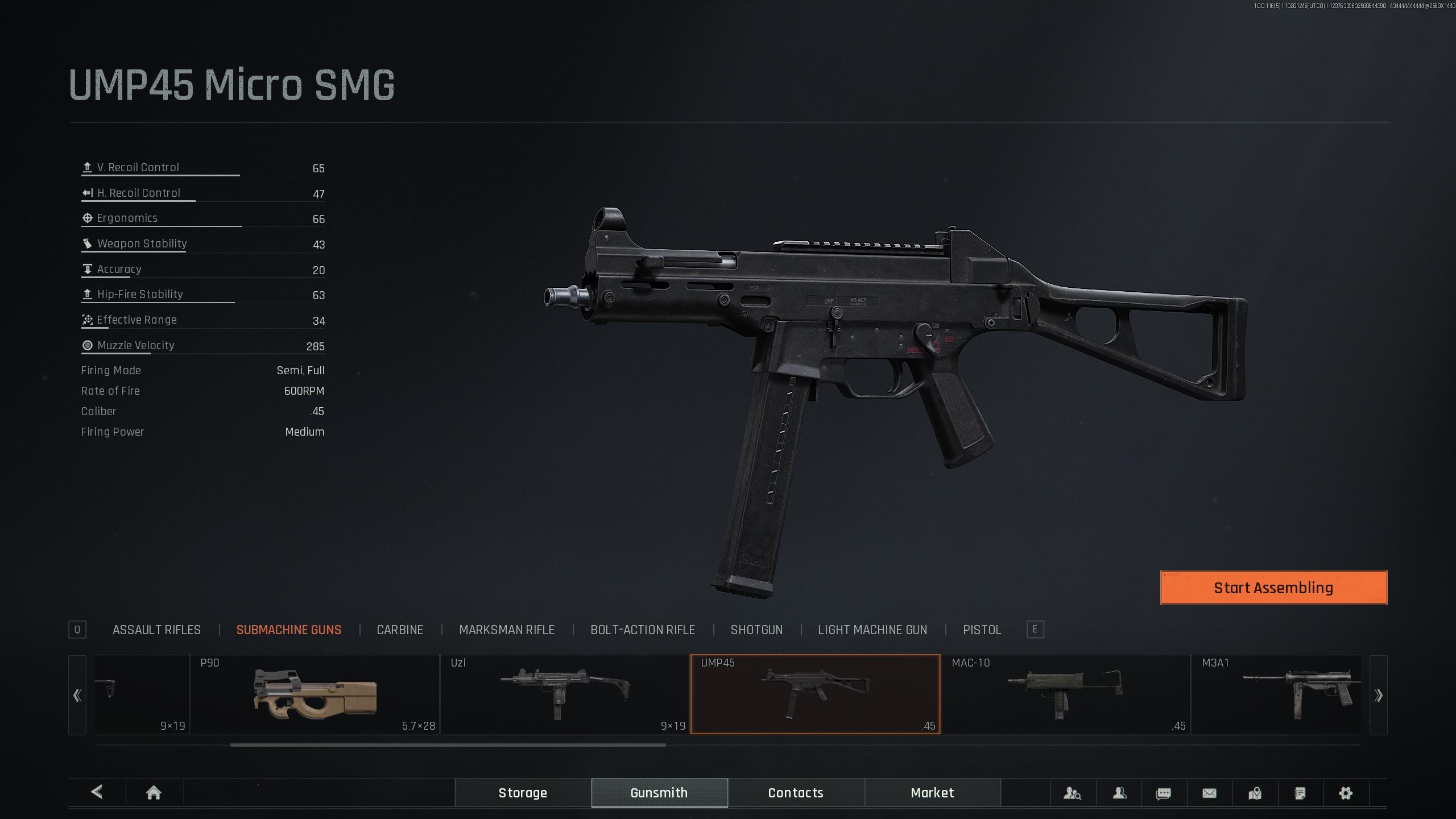Return home with the house icon
1456x819 pixels.
pos(154,793)
